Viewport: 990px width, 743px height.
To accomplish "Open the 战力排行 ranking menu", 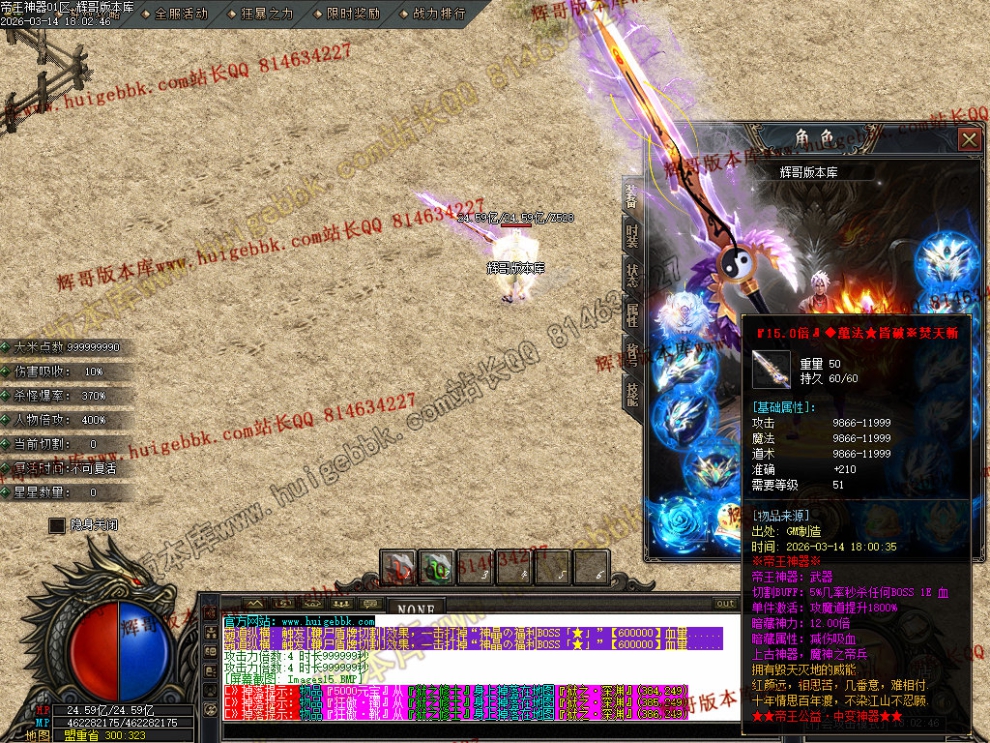I will pos(432,14).
